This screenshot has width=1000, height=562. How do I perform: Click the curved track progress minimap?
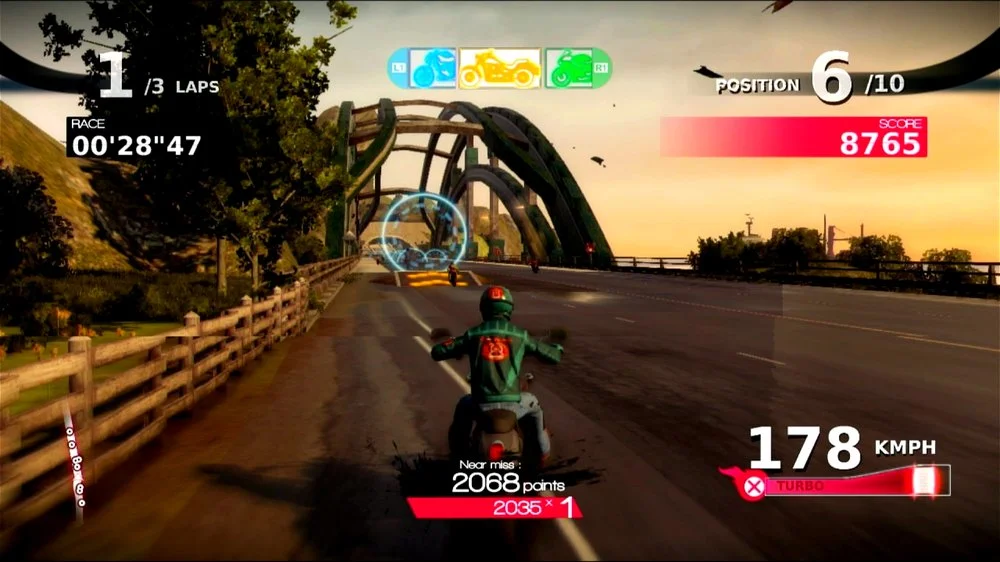click(74, 460)
